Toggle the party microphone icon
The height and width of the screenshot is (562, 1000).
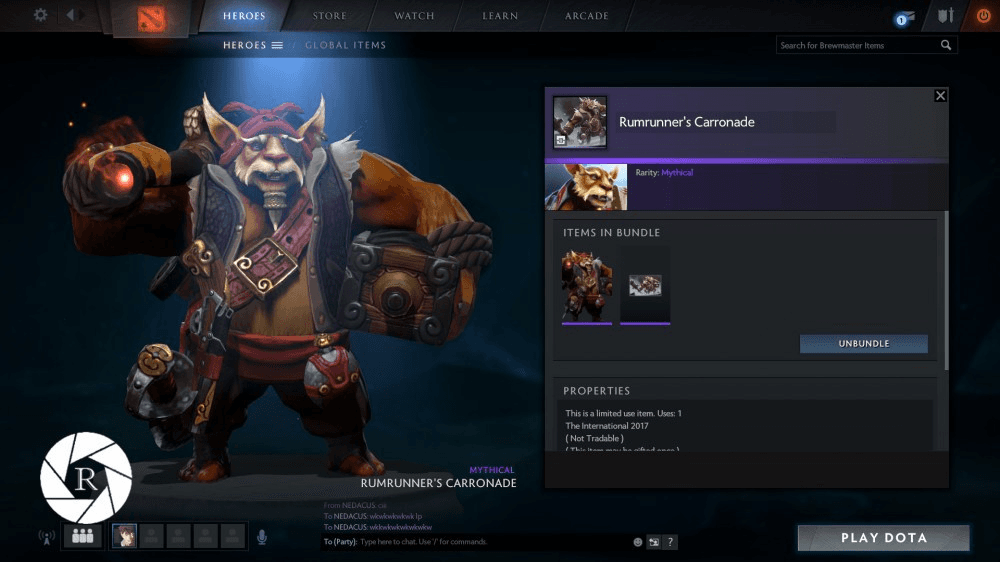[x=262, y=537]
